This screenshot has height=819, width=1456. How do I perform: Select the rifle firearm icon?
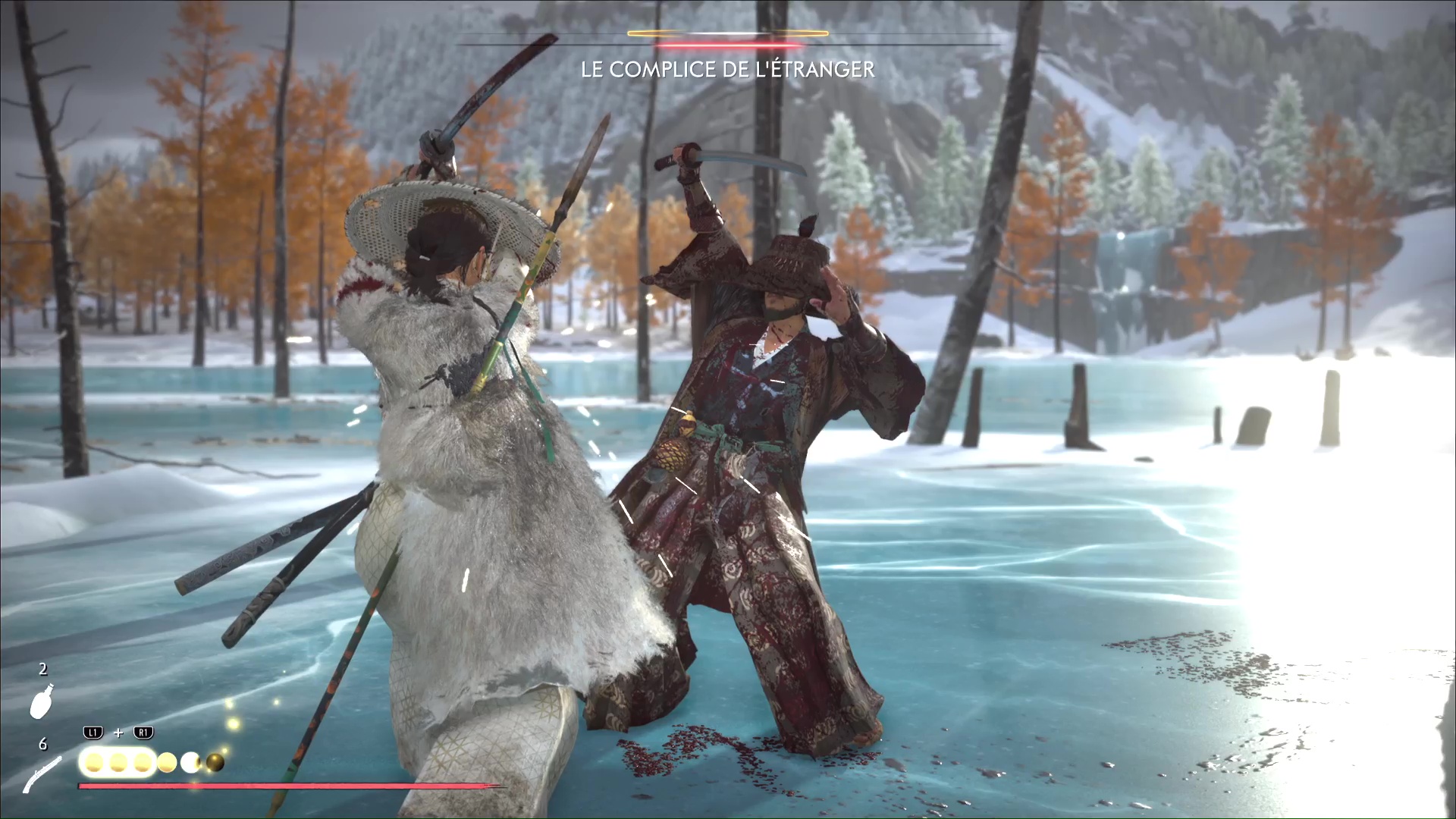pyautogui.click(x=42, y=774)
